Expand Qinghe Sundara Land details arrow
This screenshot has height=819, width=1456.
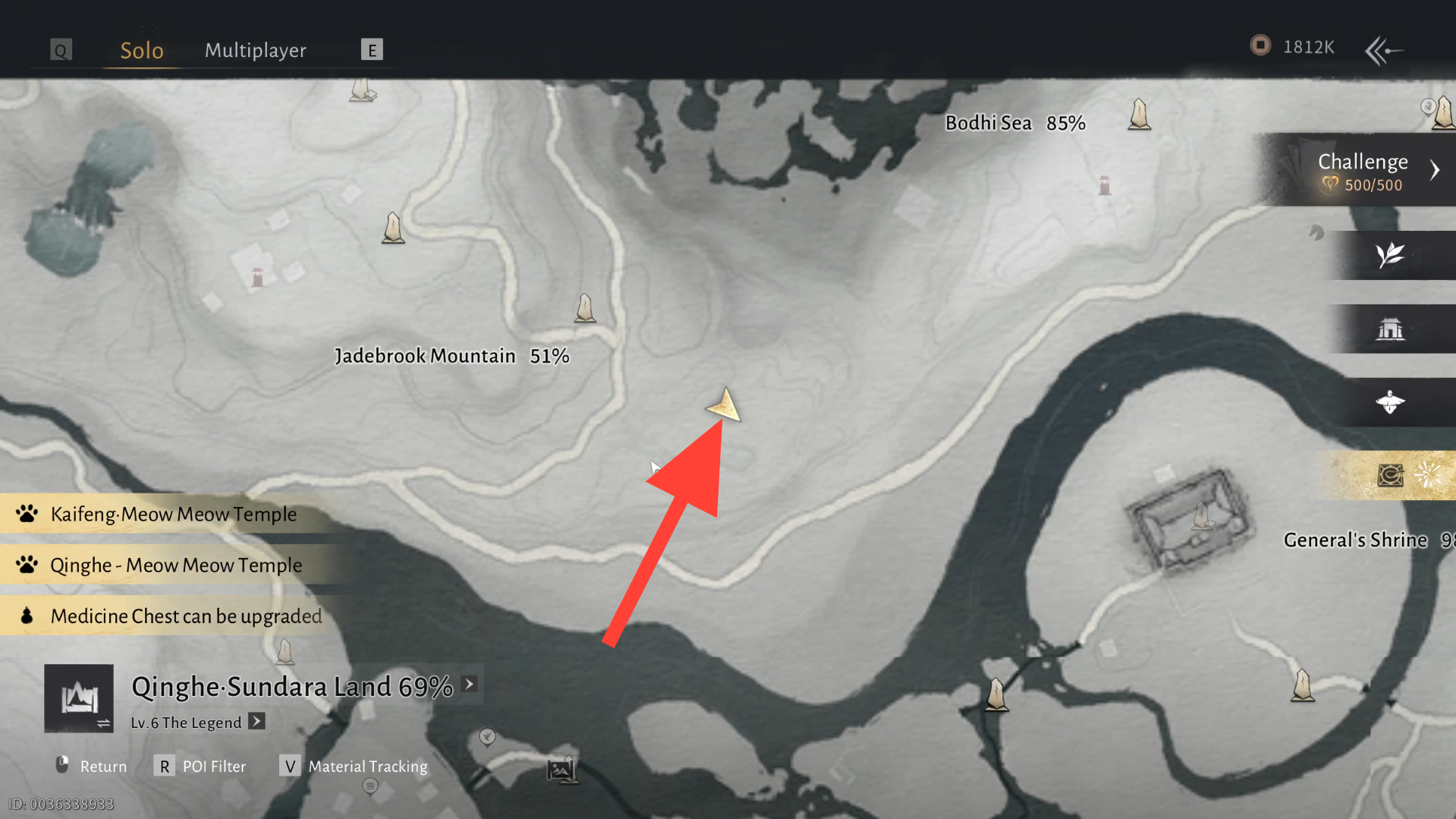[x=469, y=684]
